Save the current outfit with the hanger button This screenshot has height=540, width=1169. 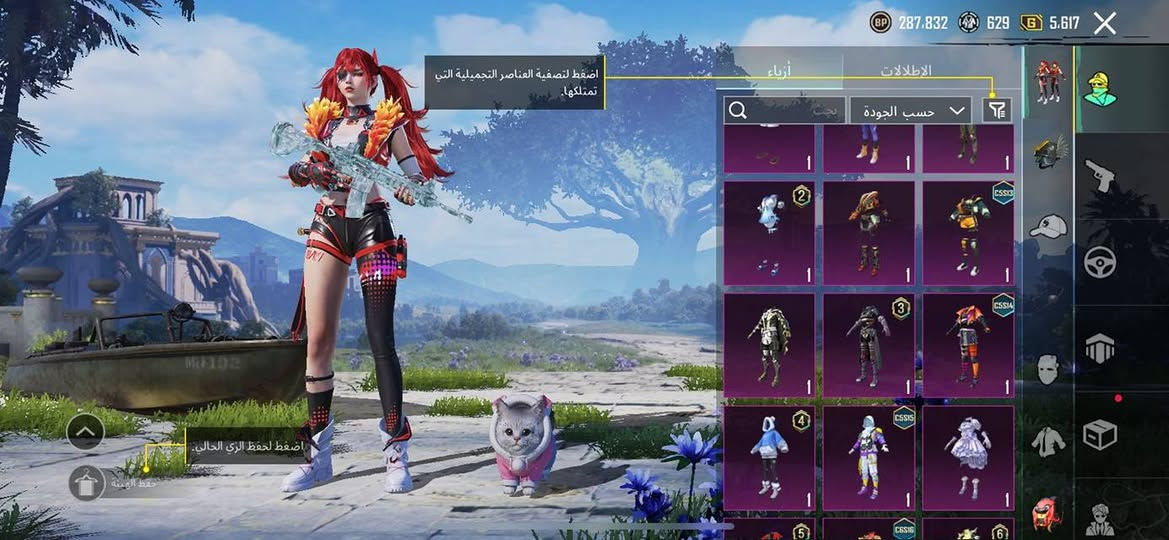(87, 483)
